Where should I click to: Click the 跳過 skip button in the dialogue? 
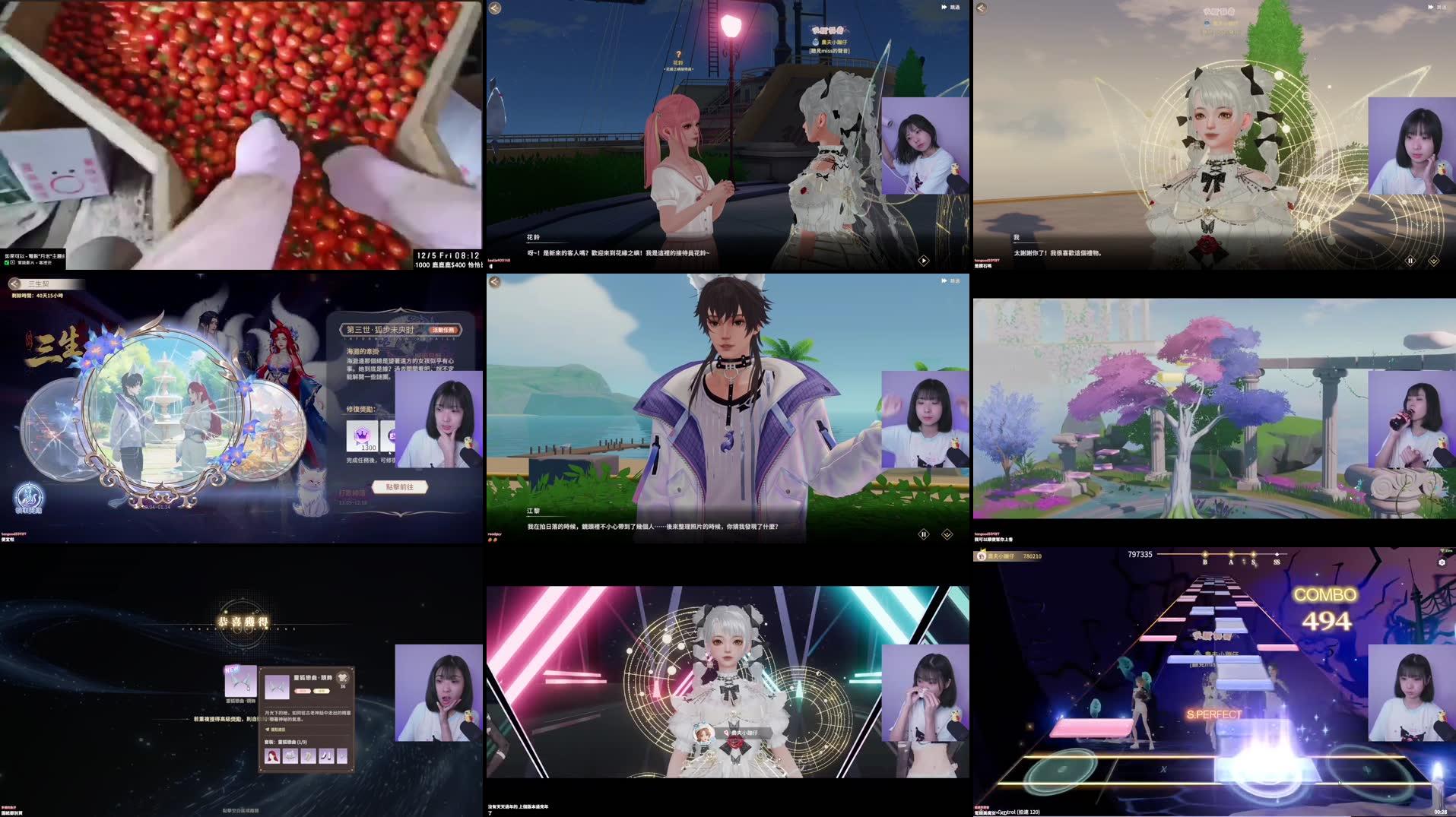[952, 8]
